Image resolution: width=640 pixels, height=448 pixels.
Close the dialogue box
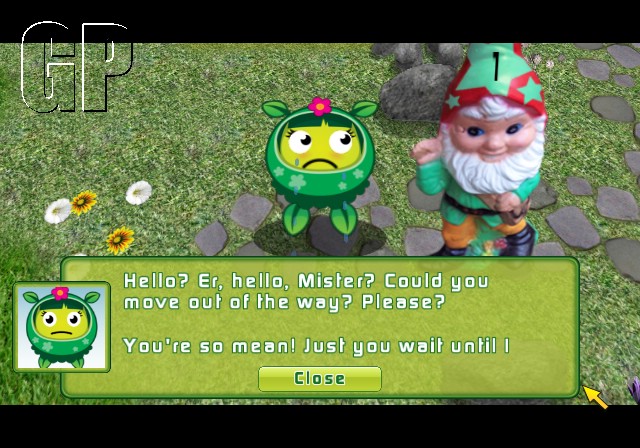tap(319, 378)
